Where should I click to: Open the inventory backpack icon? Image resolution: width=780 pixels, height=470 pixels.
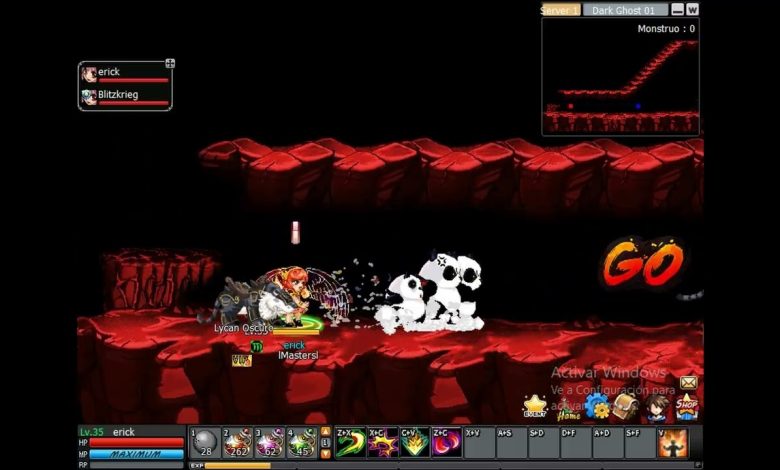pyautogui.click(x=626, y=406)
